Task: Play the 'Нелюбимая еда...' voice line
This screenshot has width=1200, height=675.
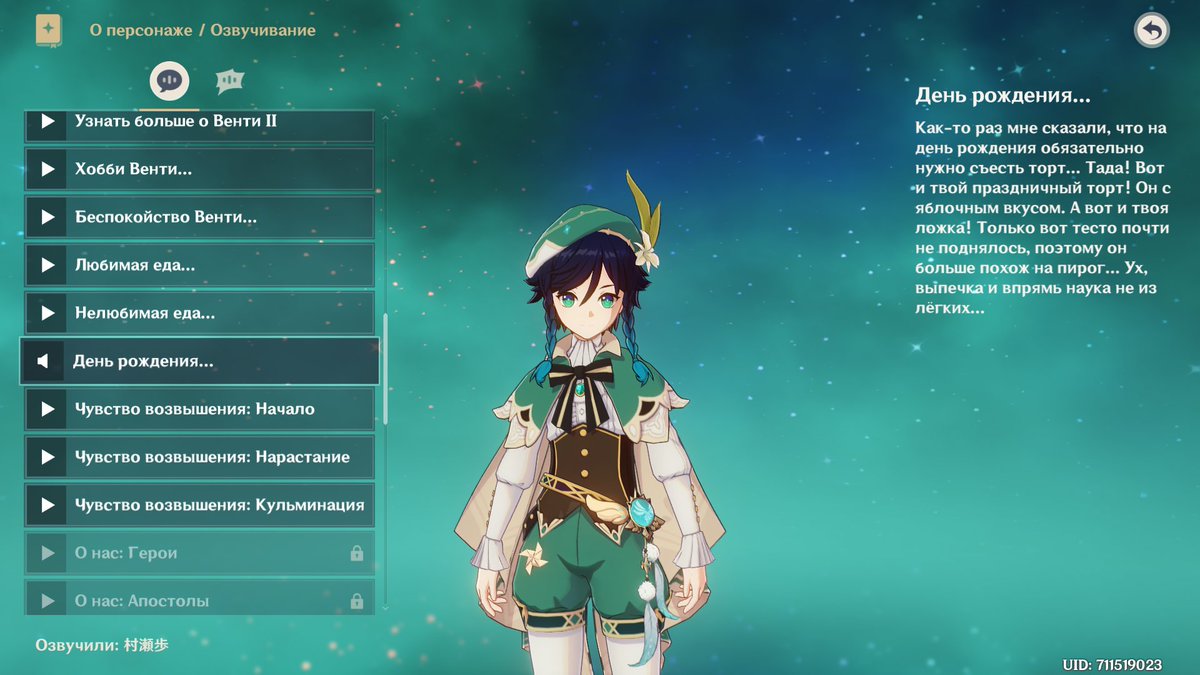Action: (47, 313)
